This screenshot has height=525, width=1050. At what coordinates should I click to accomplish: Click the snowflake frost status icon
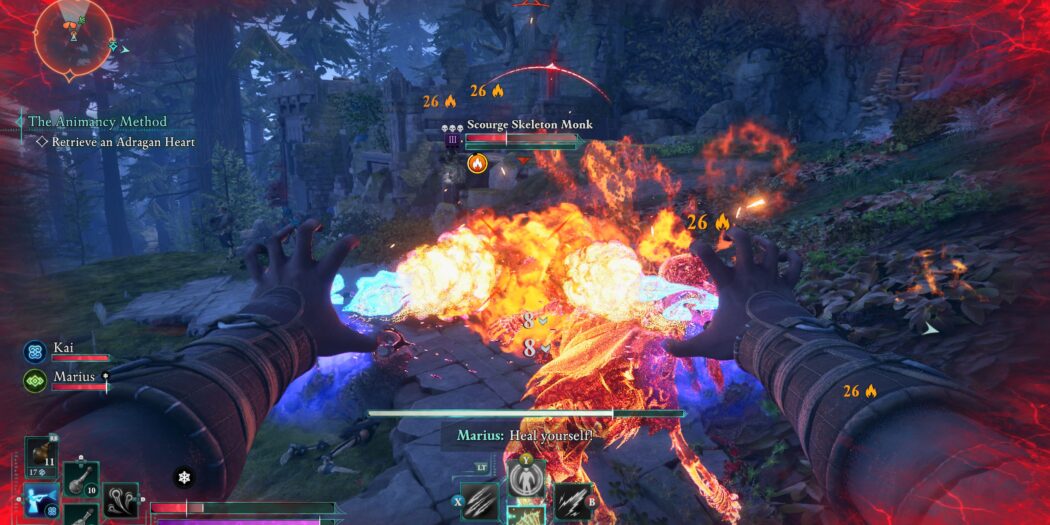(184, 478)
